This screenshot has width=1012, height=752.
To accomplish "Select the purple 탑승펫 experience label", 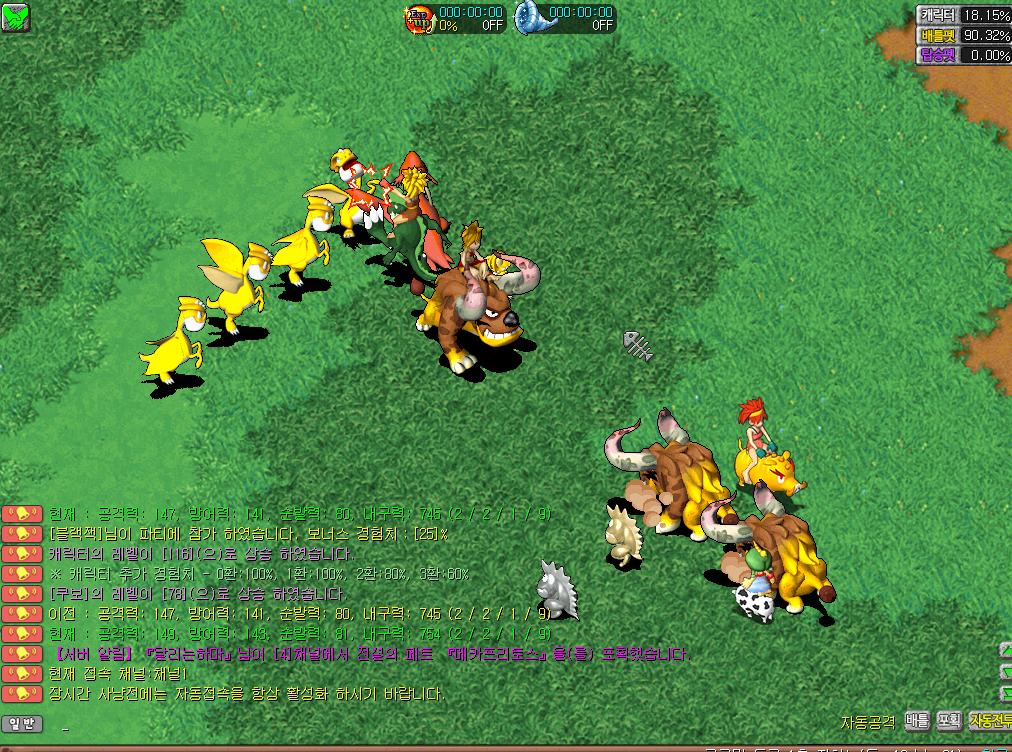I will click(938, 55).
